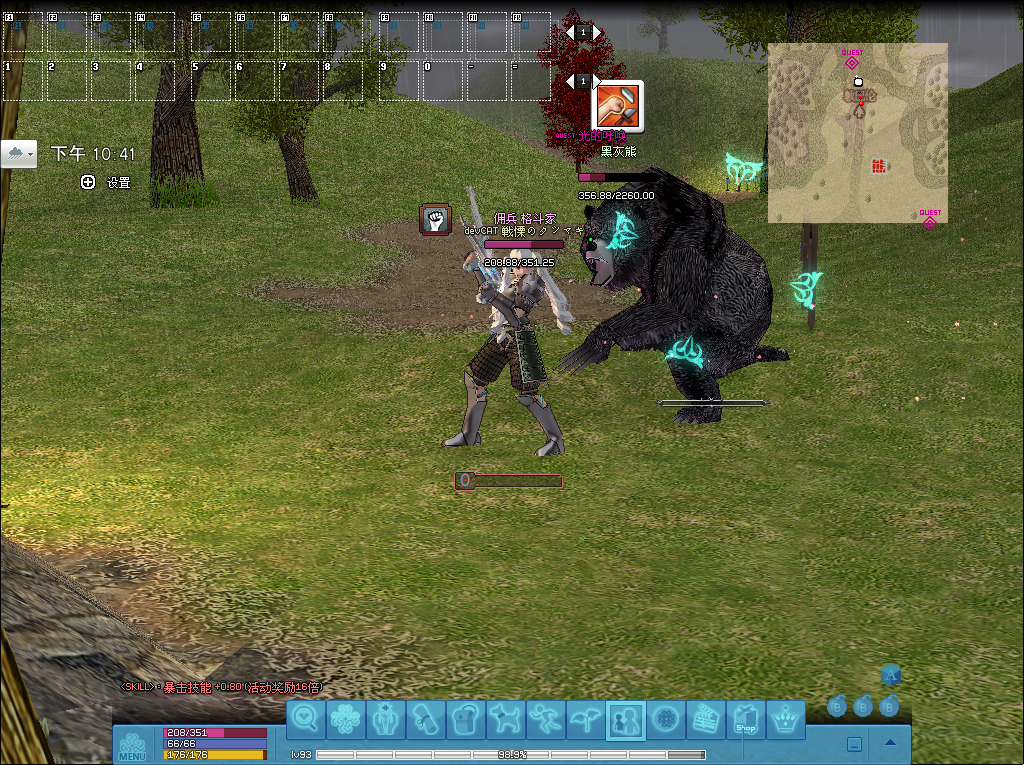This screenshot has width=1024, height=765.
Task: Open the main MENU button
Action: click(132, 747)
